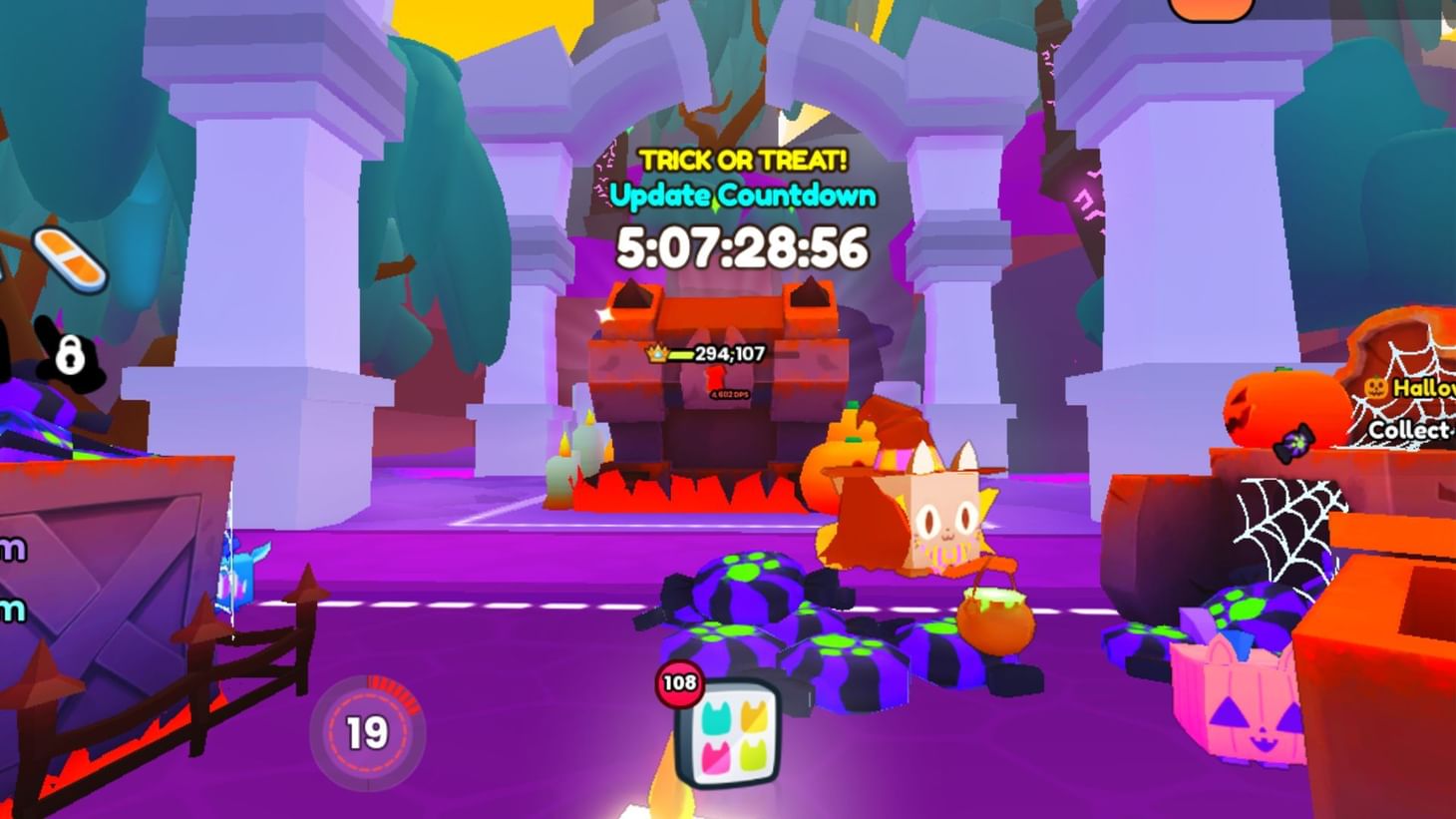This screenshot has height=819, width=1456.
Task: Select the pill pickup icon near top left
Action: pos(68,257)
